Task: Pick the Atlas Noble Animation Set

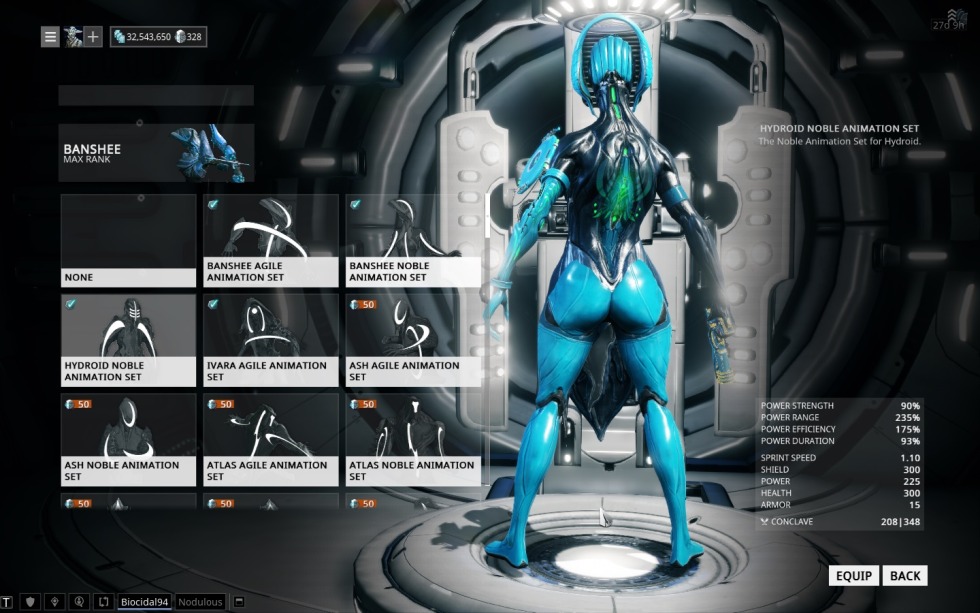Action: click(412, 440)
